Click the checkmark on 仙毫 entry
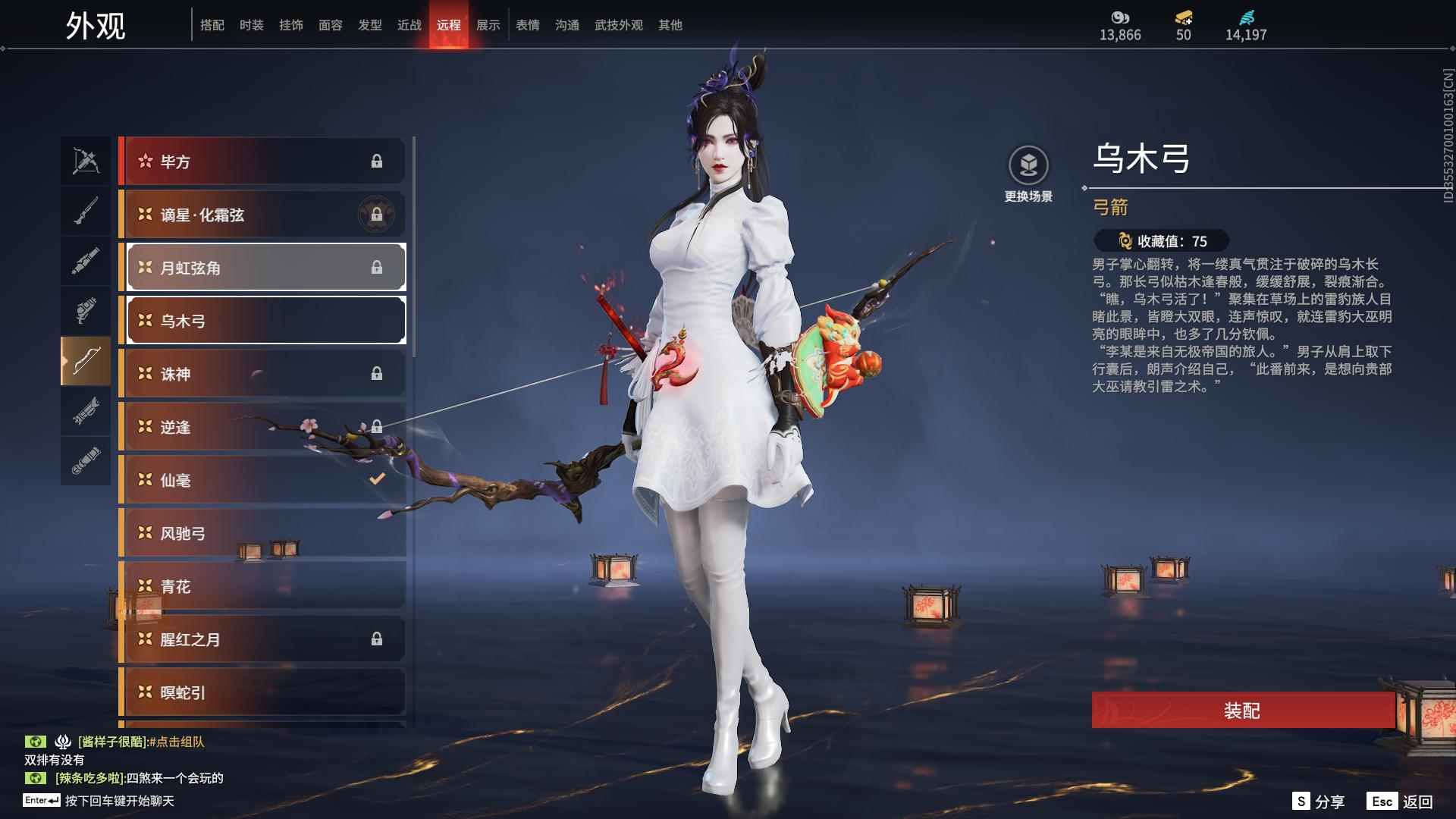Viewport: 1456px width, 819px height. (377, 479)
